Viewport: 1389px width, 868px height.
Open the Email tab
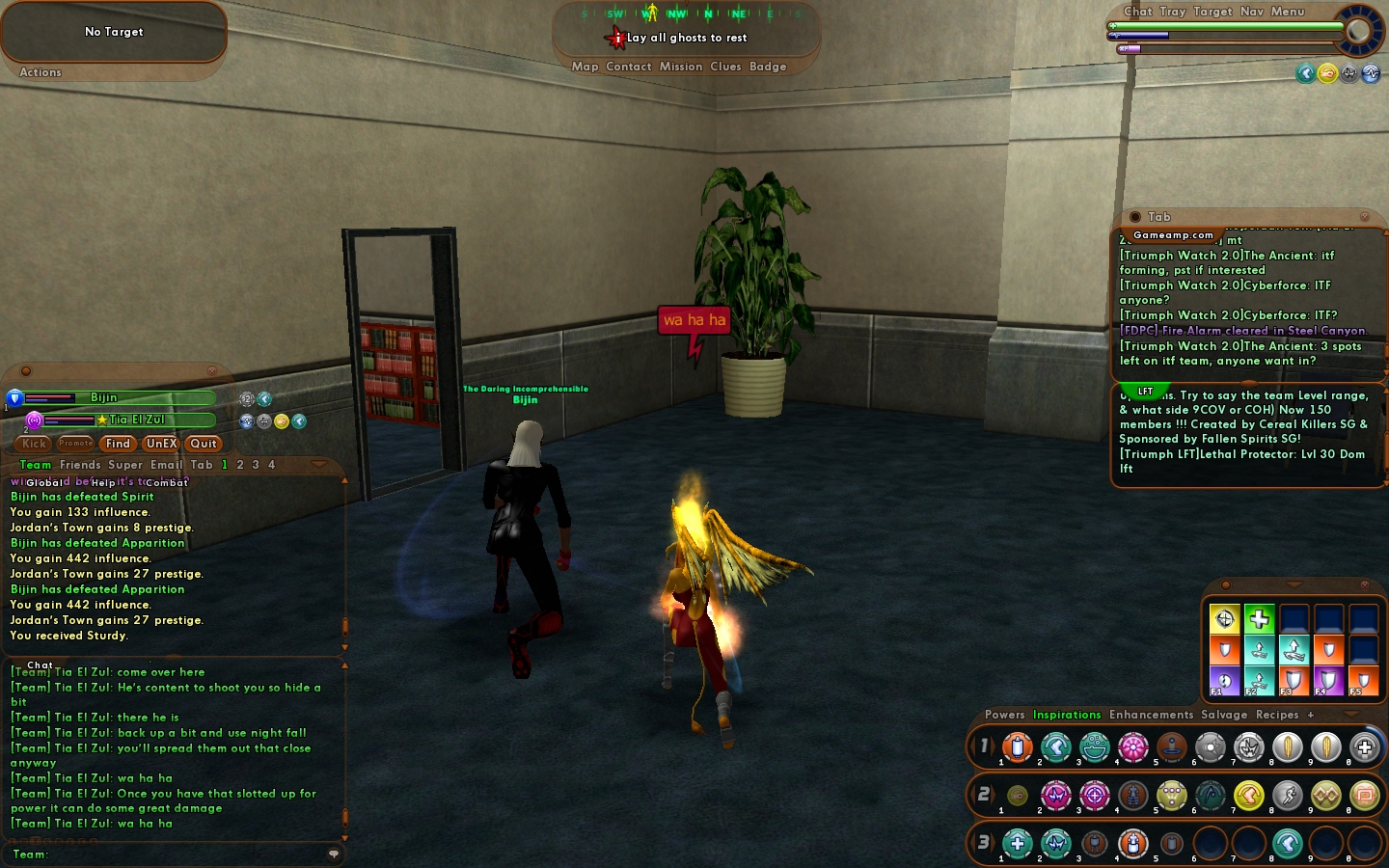pos(166,465)
